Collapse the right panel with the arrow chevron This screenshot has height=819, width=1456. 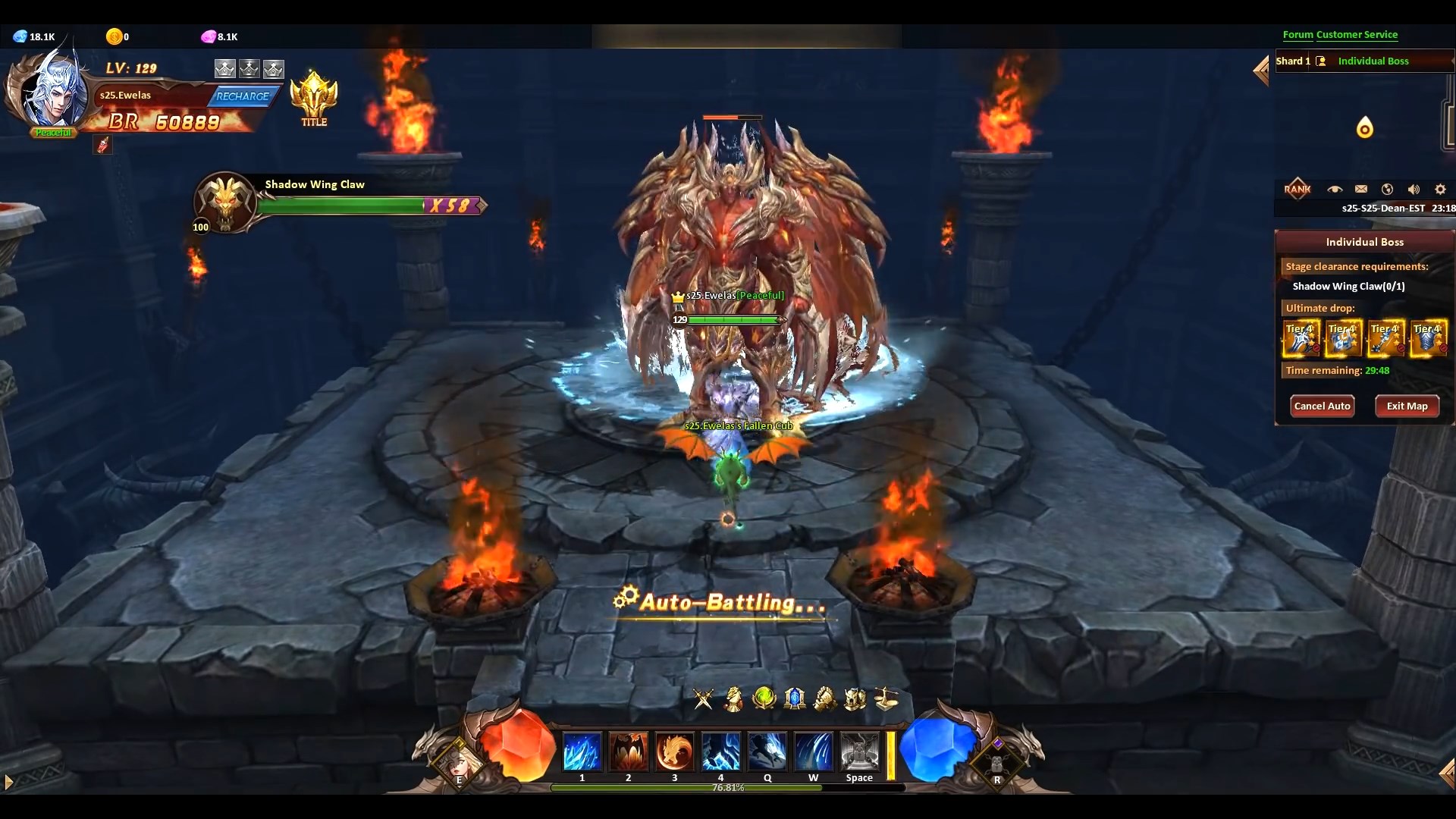coord(1261,71)
